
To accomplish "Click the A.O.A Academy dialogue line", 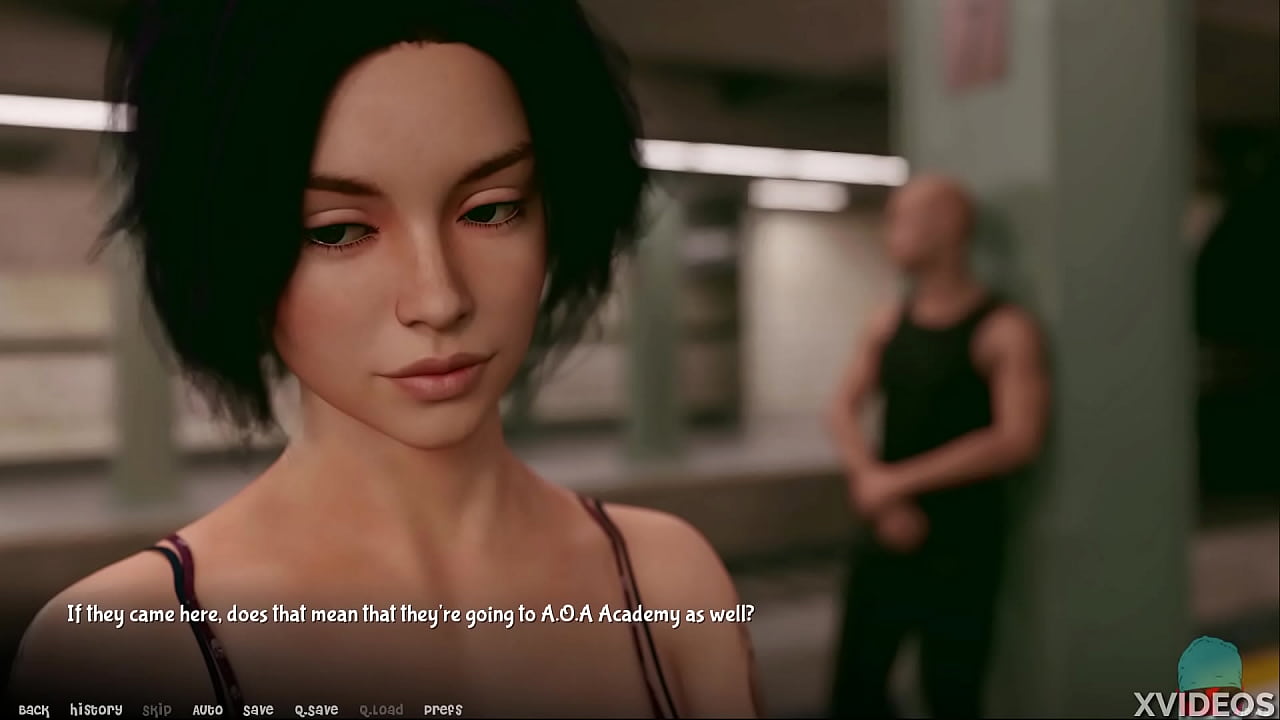I will click(x=413, y=616).
